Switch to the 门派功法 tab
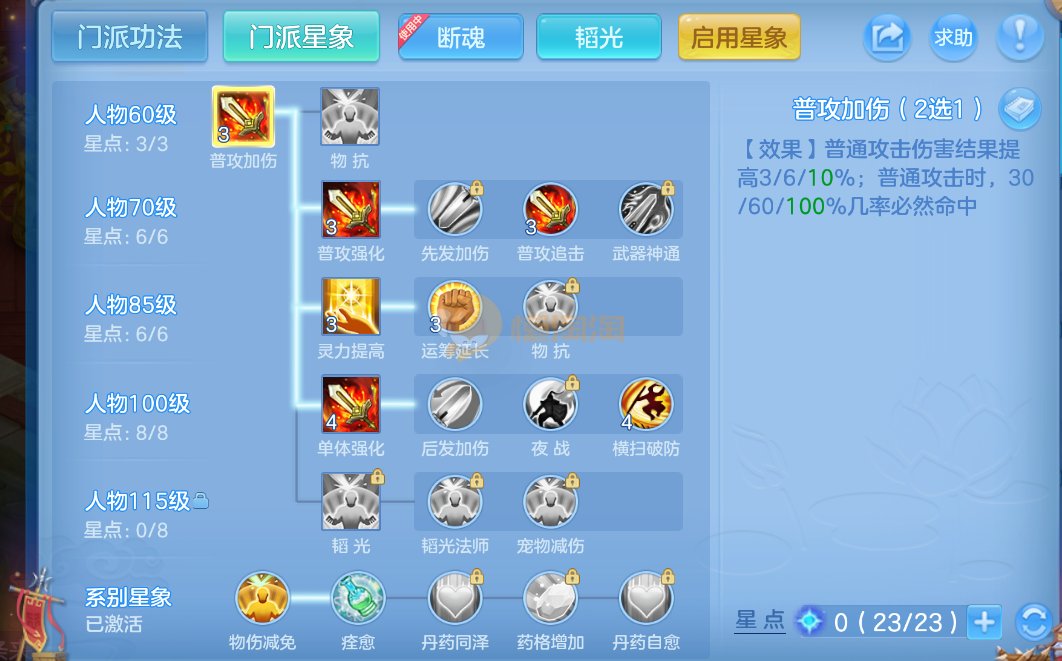This screenshot has height=661, width=1062. 129,37
